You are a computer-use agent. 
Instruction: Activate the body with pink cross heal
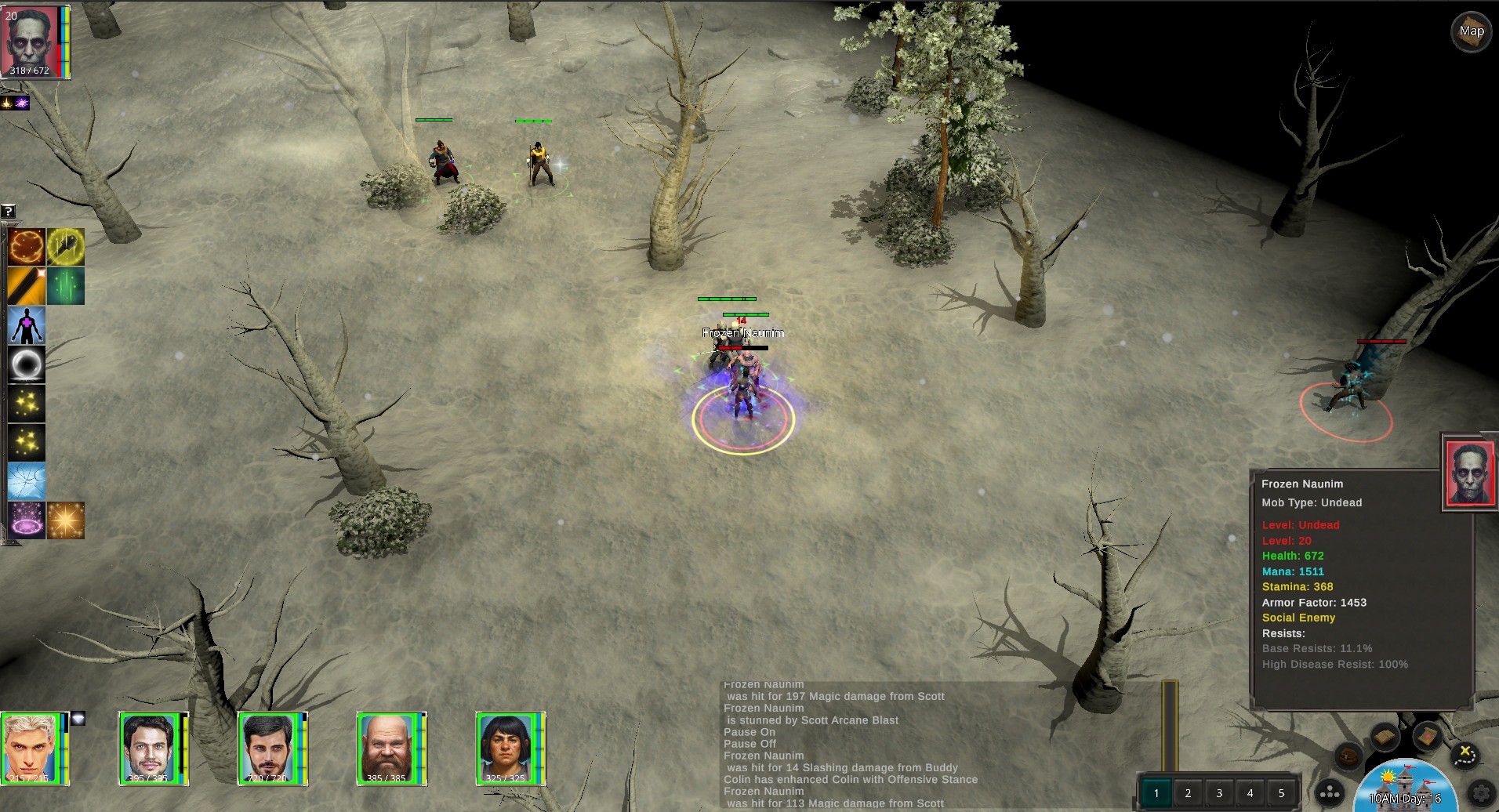click(27, 325)
